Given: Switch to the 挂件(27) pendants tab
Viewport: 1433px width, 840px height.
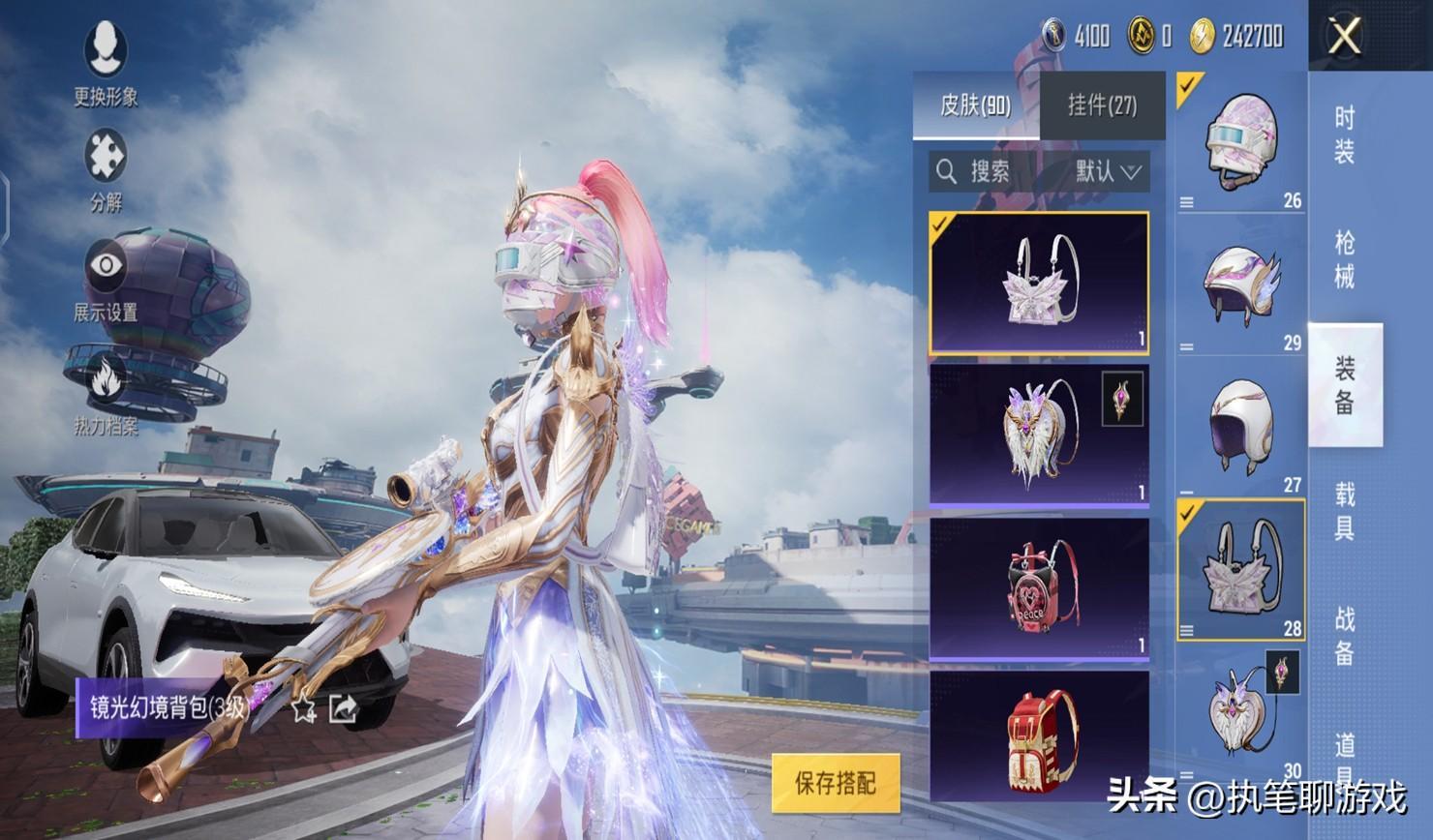Looking at the screenshot, I should 1102,105.
